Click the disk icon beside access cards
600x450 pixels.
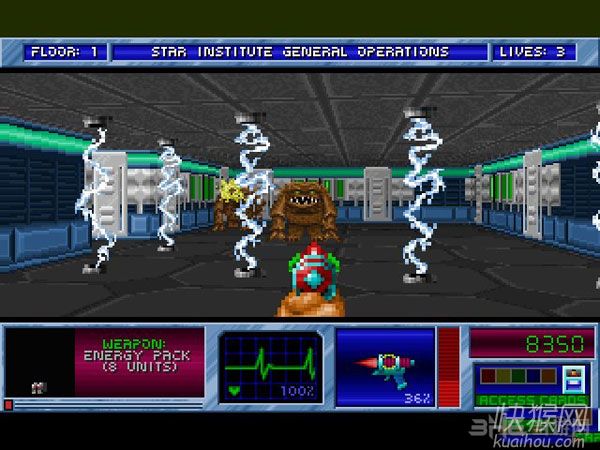574,380
